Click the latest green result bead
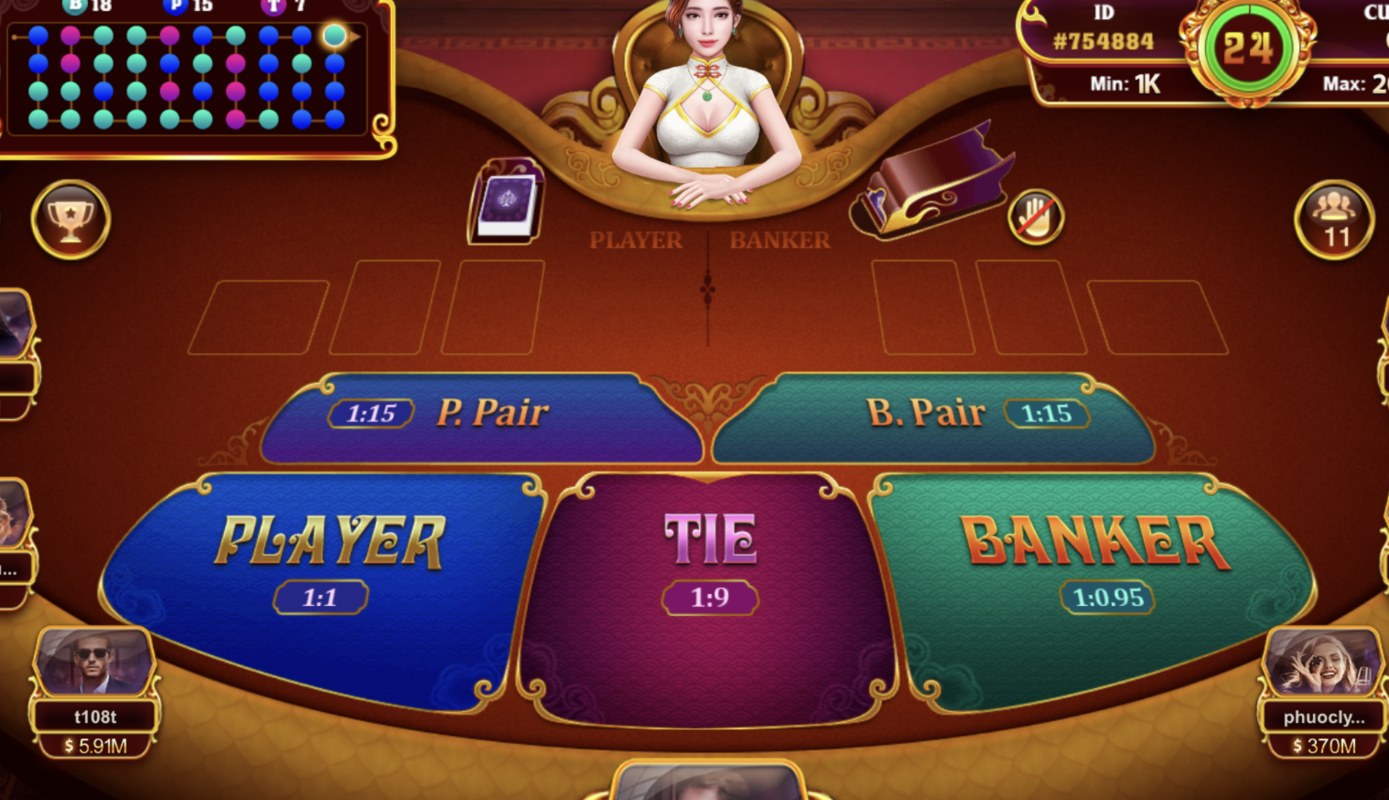1389x800 pixels. pyautogui.click(x=336, y=37)
